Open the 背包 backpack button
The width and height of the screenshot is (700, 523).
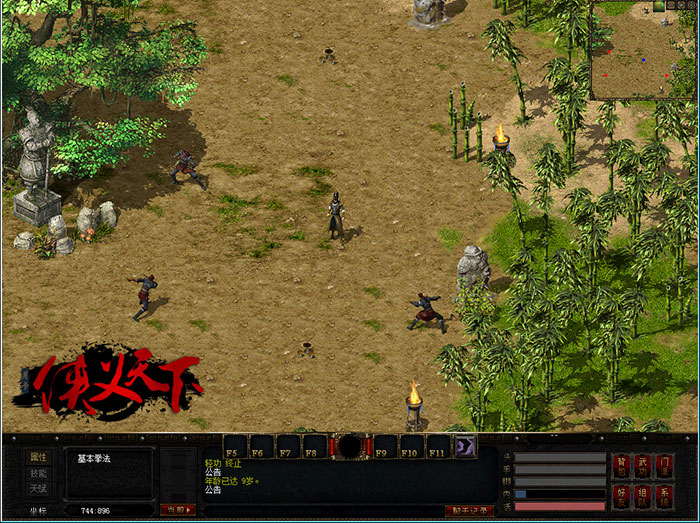621,464
